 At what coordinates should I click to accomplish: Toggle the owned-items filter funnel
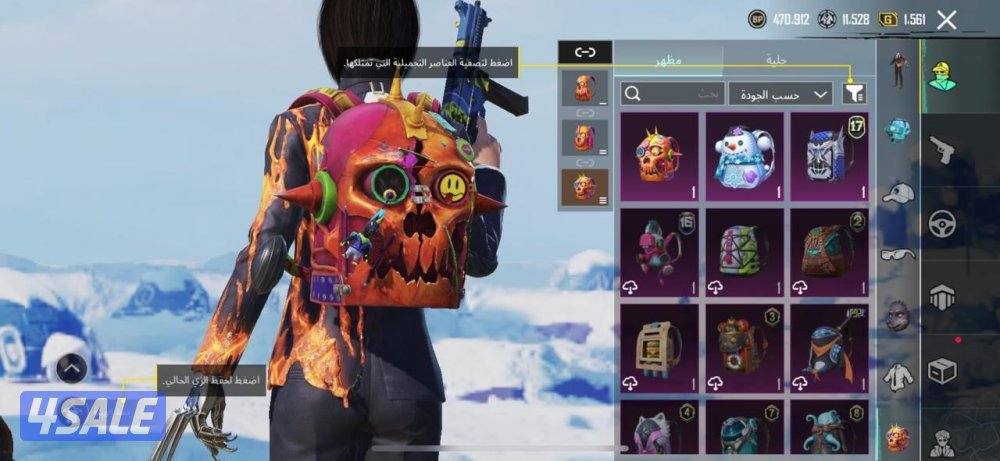[x=854, y=94]
